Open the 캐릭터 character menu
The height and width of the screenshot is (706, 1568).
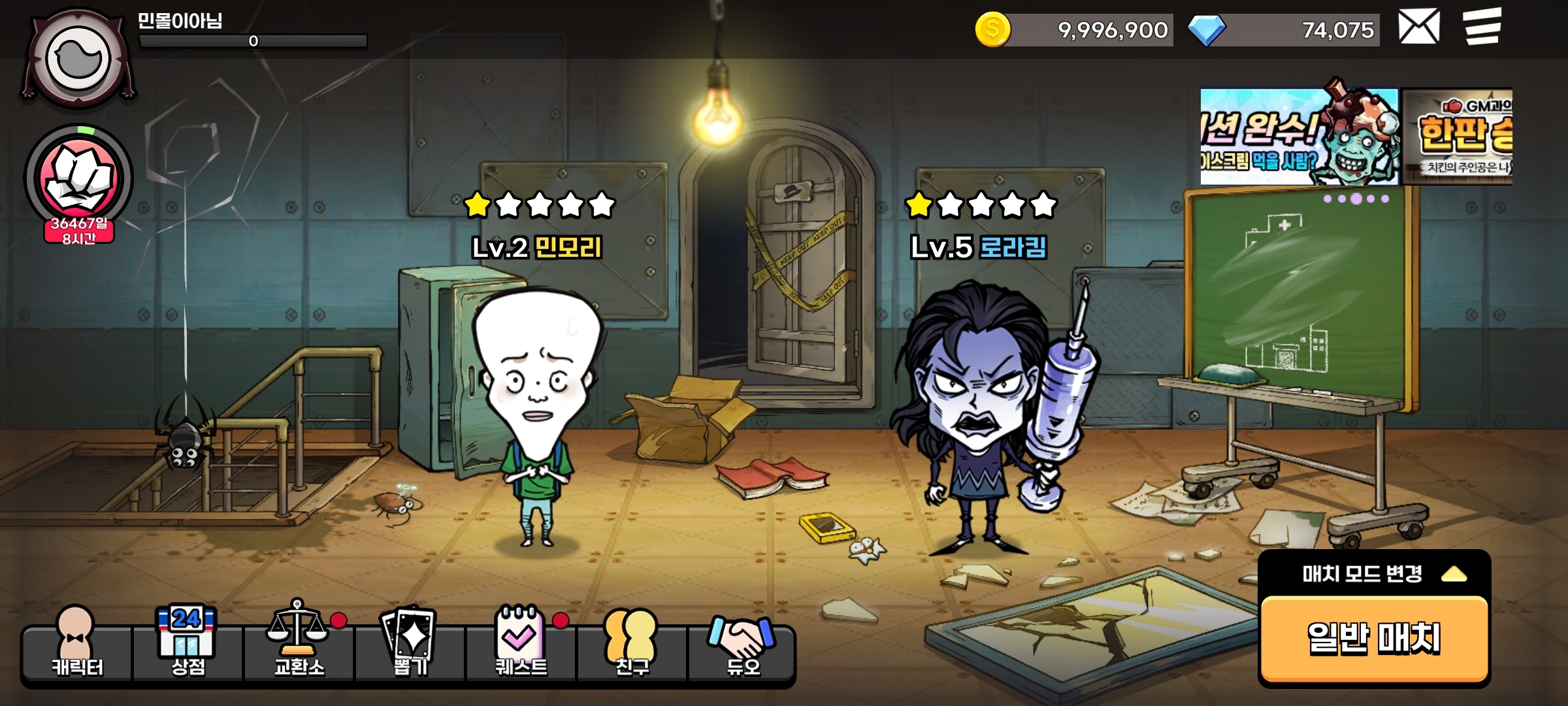(x=77, y=644)
